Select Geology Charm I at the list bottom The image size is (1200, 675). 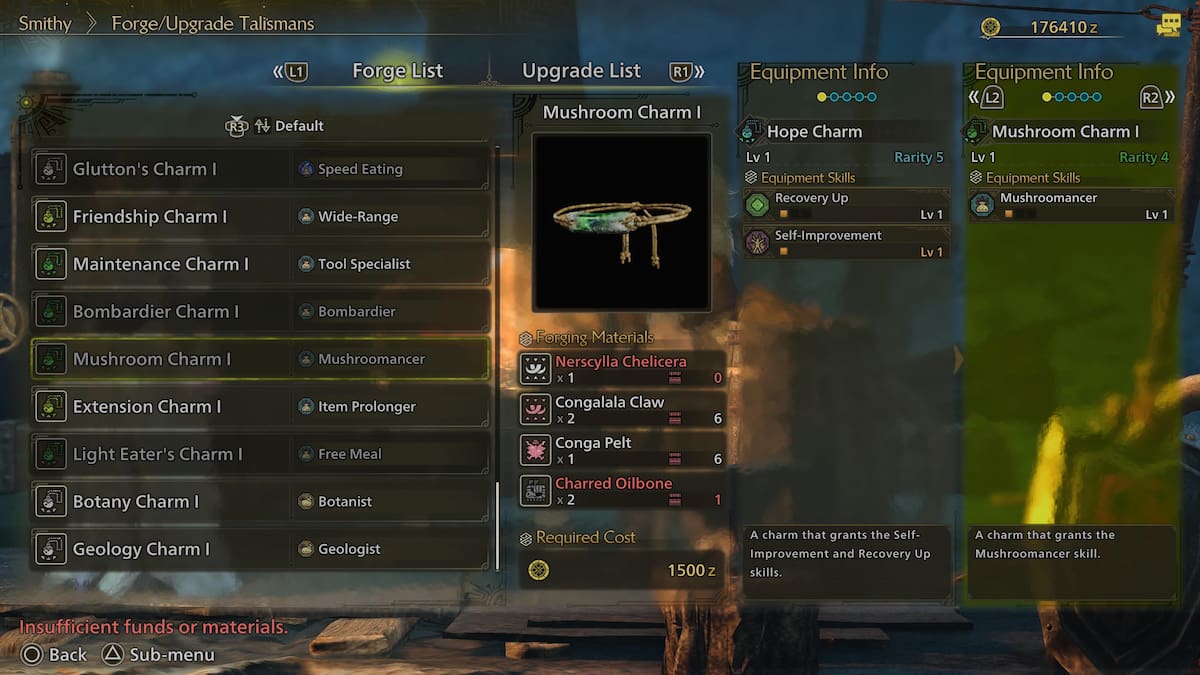coord(260,549)
